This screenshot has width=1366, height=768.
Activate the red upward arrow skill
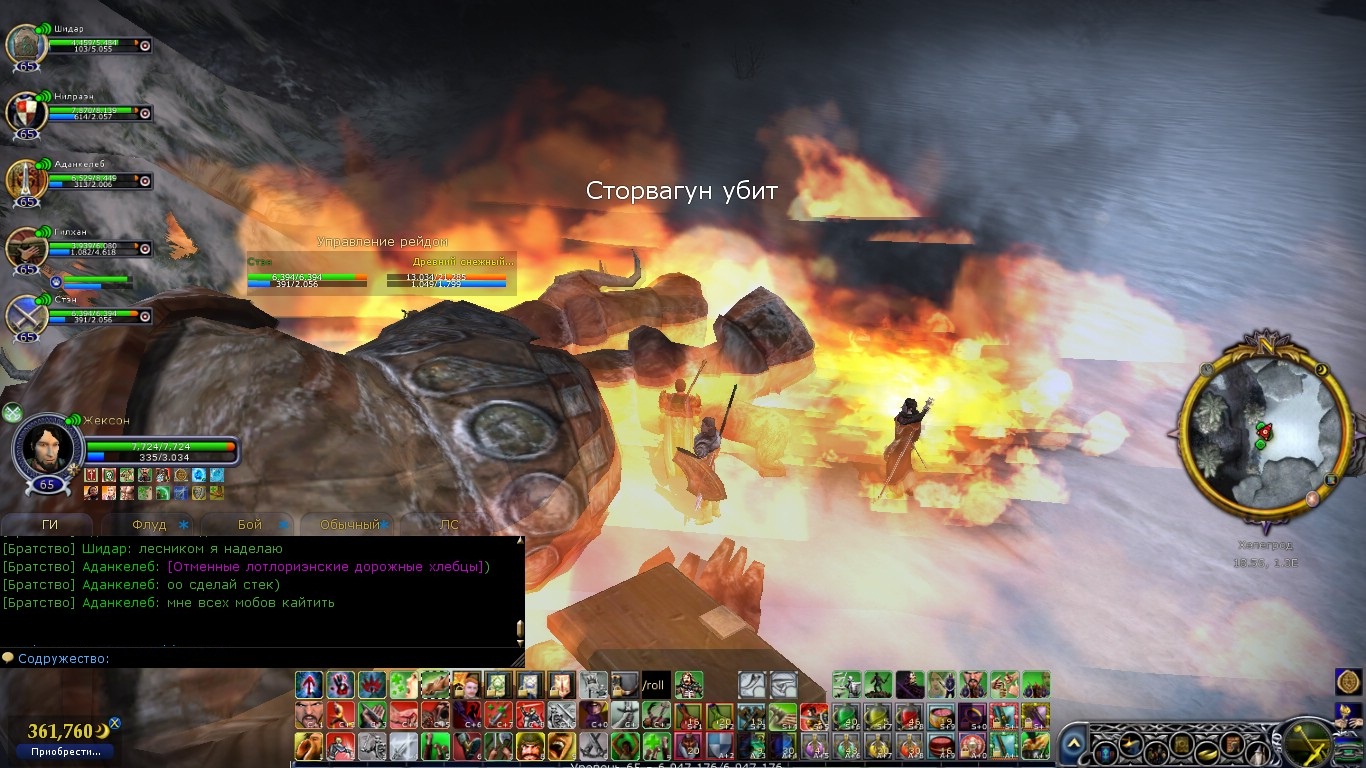309,685
